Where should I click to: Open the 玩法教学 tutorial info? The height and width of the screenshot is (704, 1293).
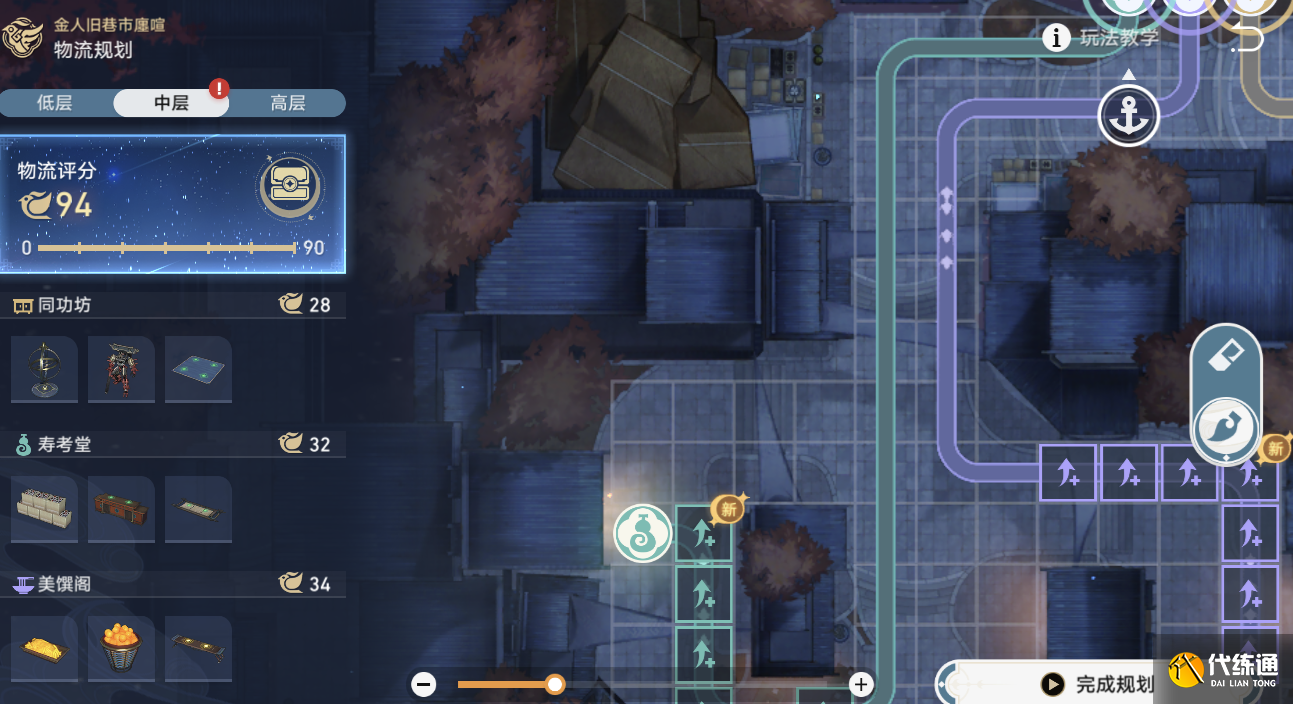point(1104,38)
